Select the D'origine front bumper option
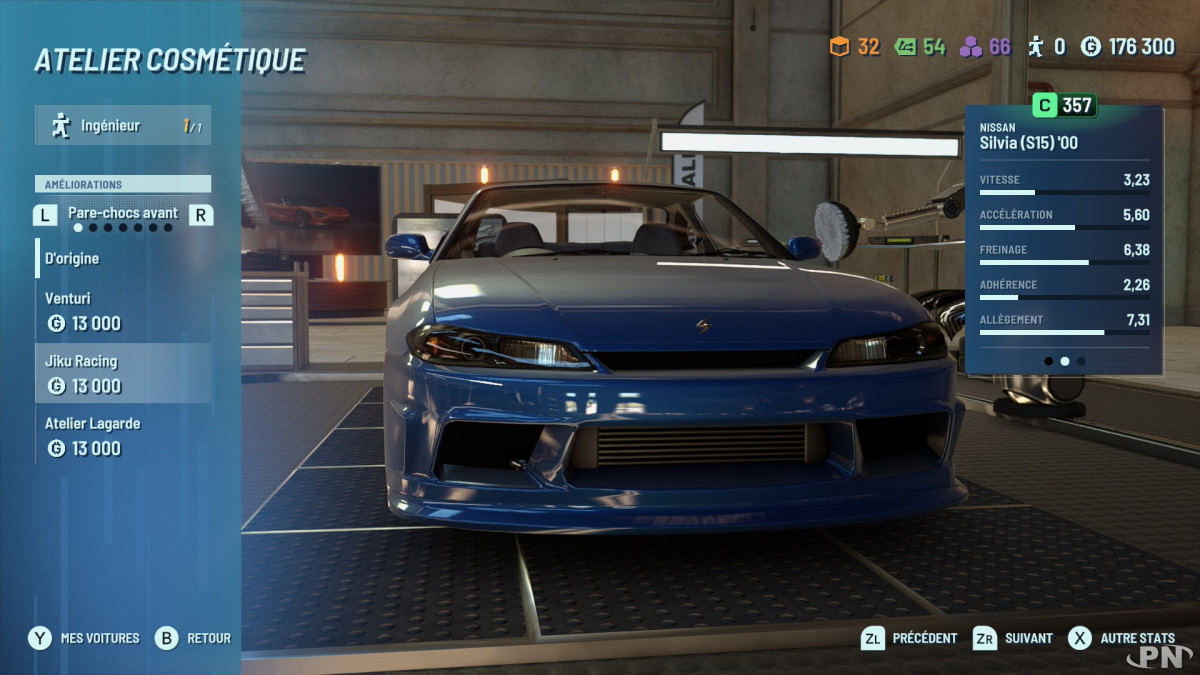Viewport: 1200px width, 675px height. tap(123, 258)
